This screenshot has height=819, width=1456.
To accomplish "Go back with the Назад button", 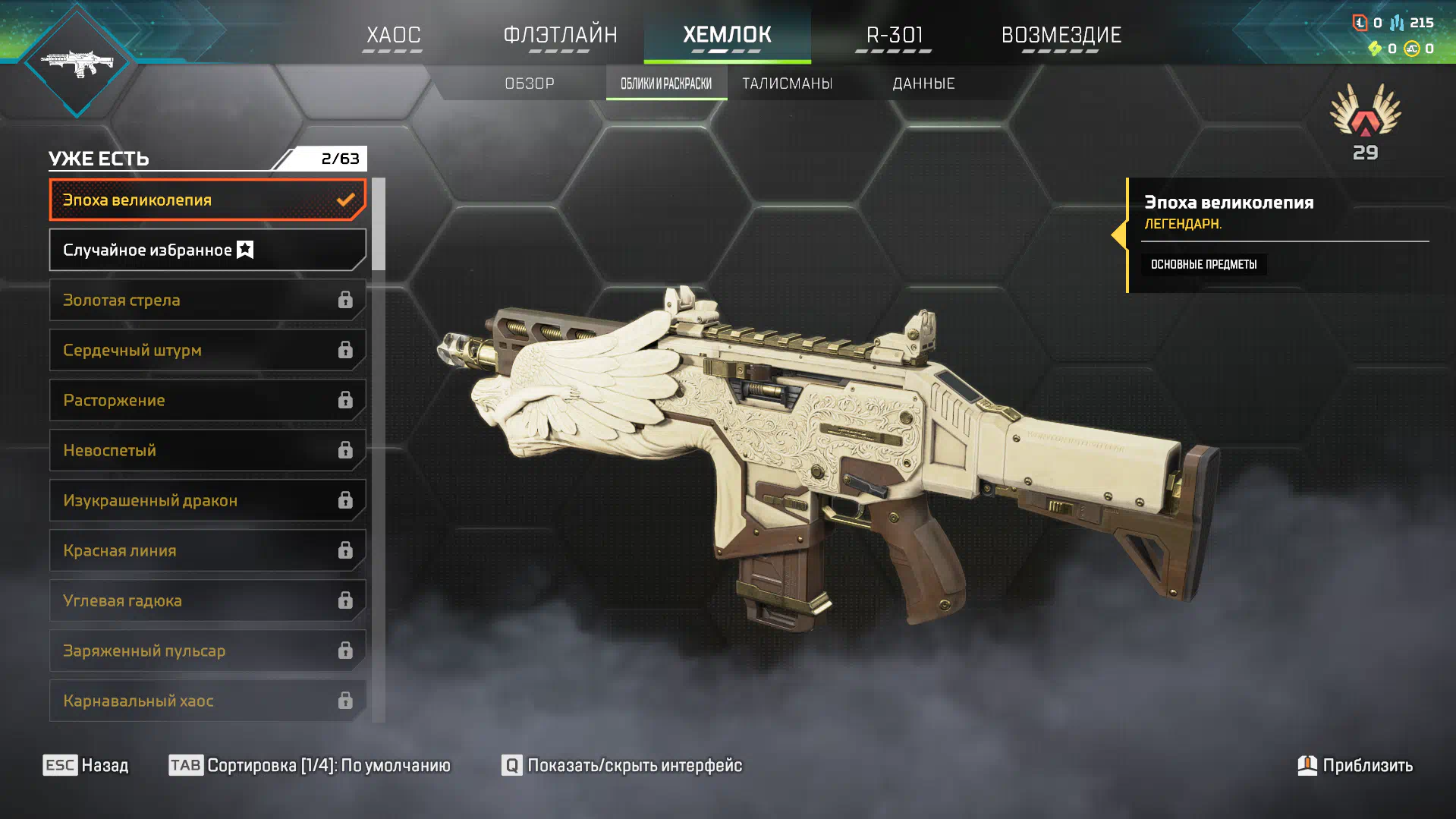I will (x=86, y=765).
